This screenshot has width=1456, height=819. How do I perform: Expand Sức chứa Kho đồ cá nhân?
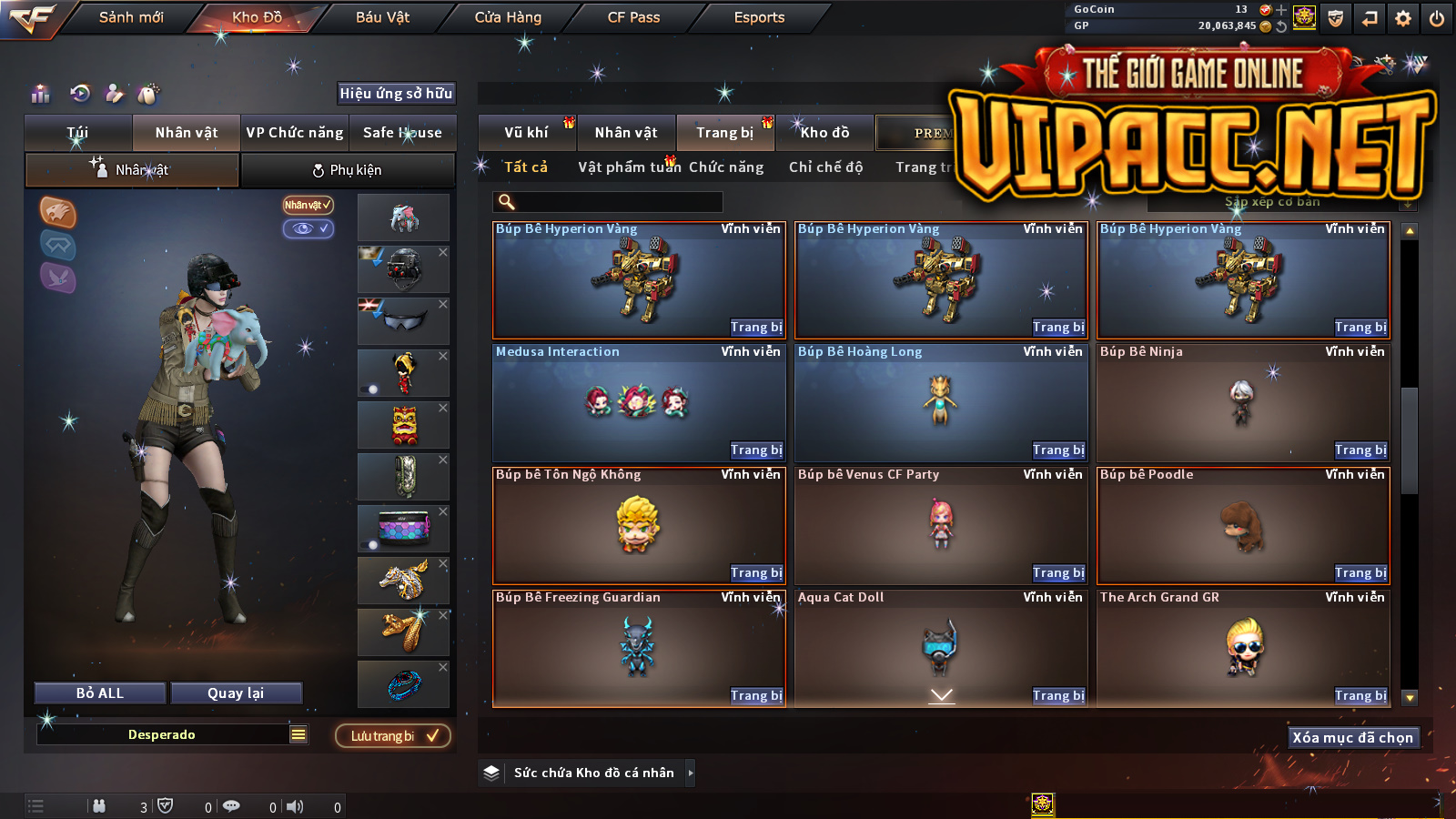click(691, 773)
